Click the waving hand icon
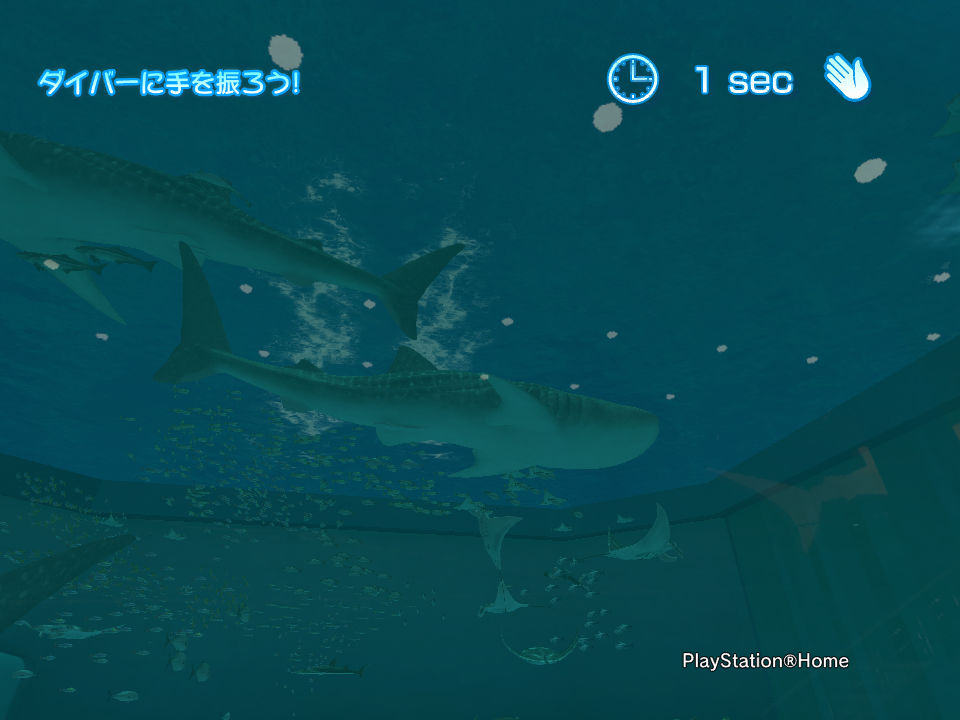960x720 pixels. [x=847, y=77]
